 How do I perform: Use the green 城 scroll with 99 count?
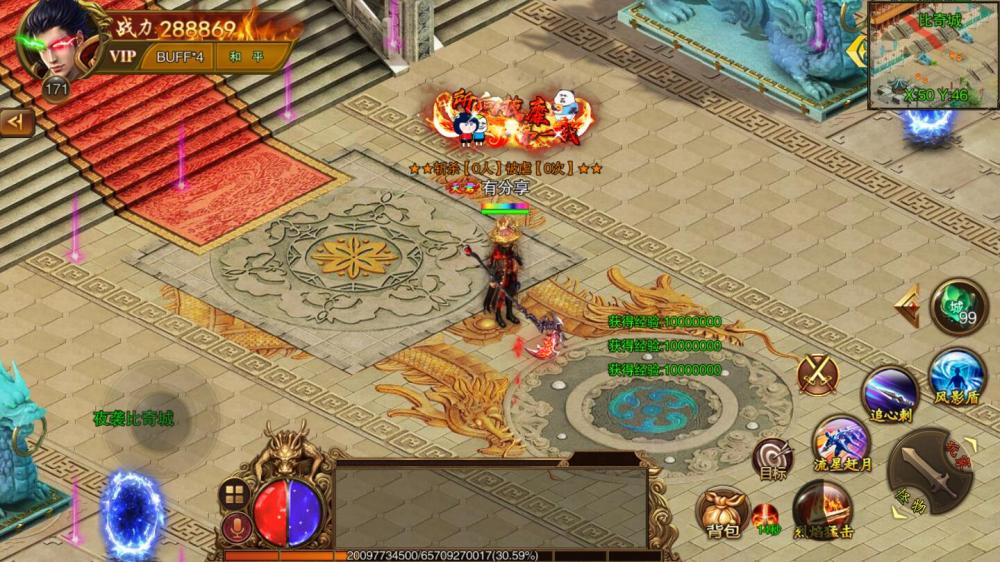[958, 305]
